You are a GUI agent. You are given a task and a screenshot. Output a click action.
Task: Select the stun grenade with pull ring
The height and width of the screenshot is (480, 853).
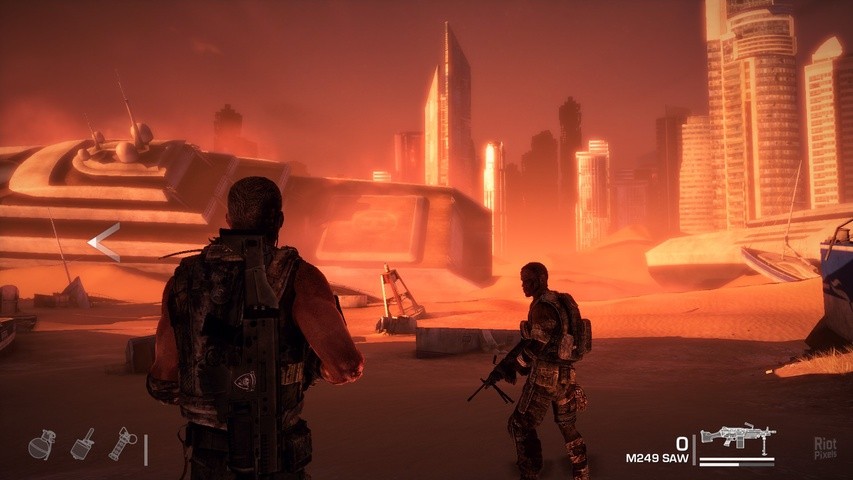(121, 444)
